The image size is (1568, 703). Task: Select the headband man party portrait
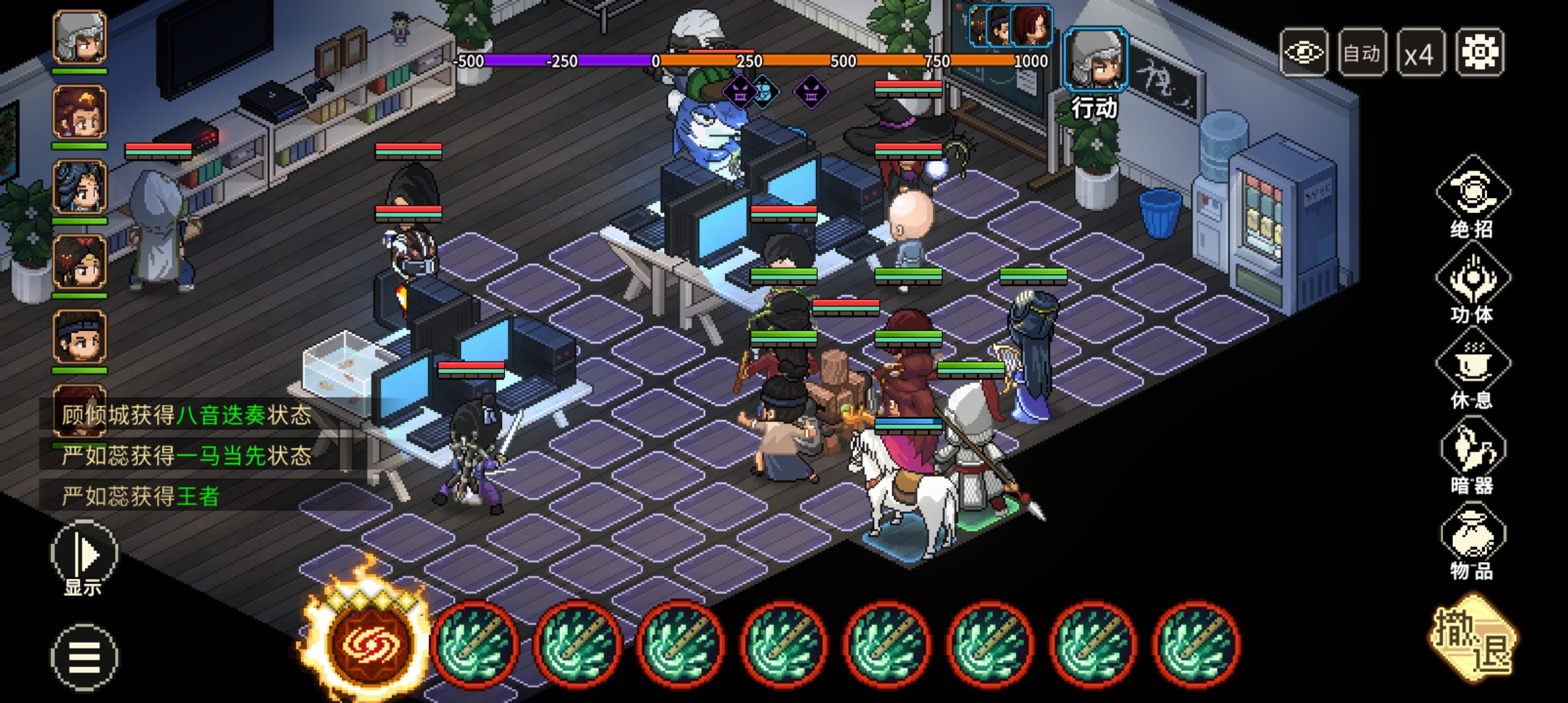pyautogui.click(x=79, y=337)
